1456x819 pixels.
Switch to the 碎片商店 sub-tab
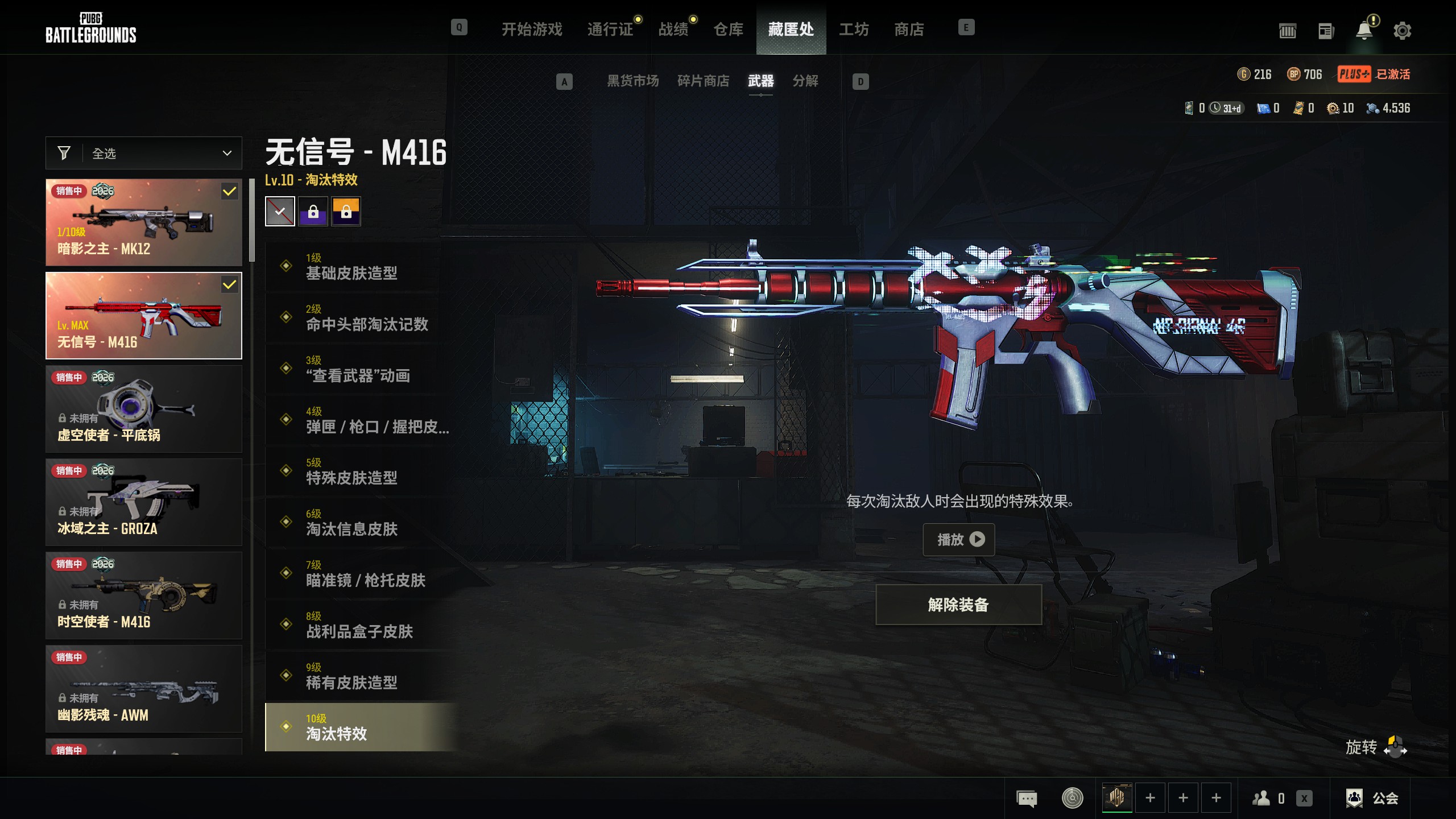tap(703, 81)
